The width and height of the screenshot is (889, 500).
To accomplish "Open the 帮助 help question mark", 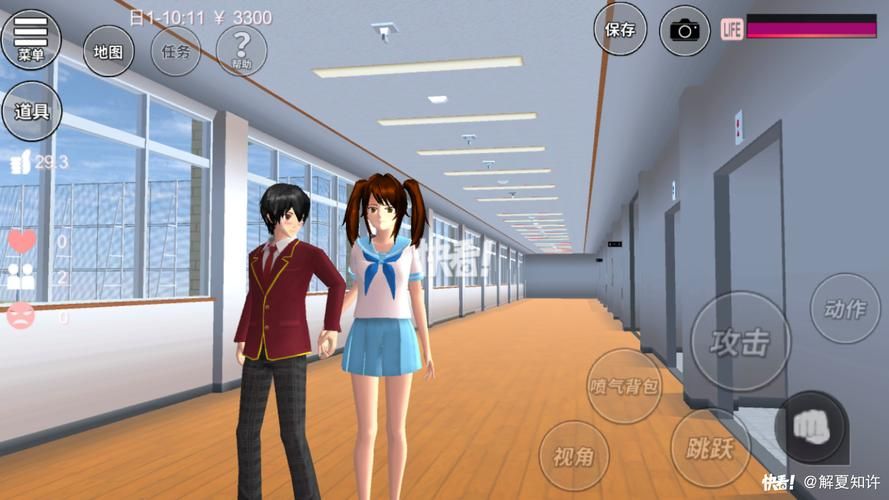I will click(x=241, y=50).
